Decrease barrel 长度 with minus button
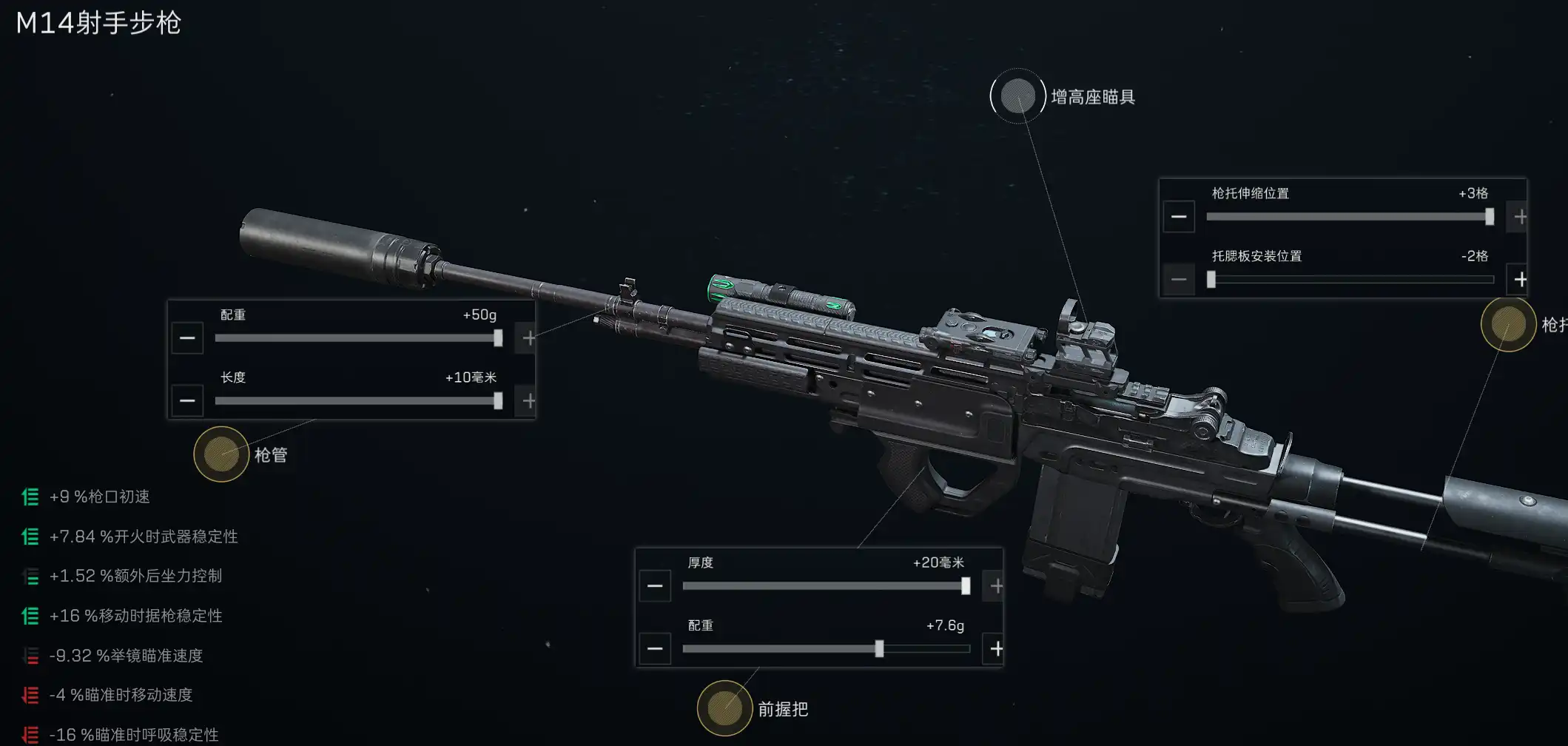The width and height of the screenshot is (1568, 746). click(x=187, y=401)
